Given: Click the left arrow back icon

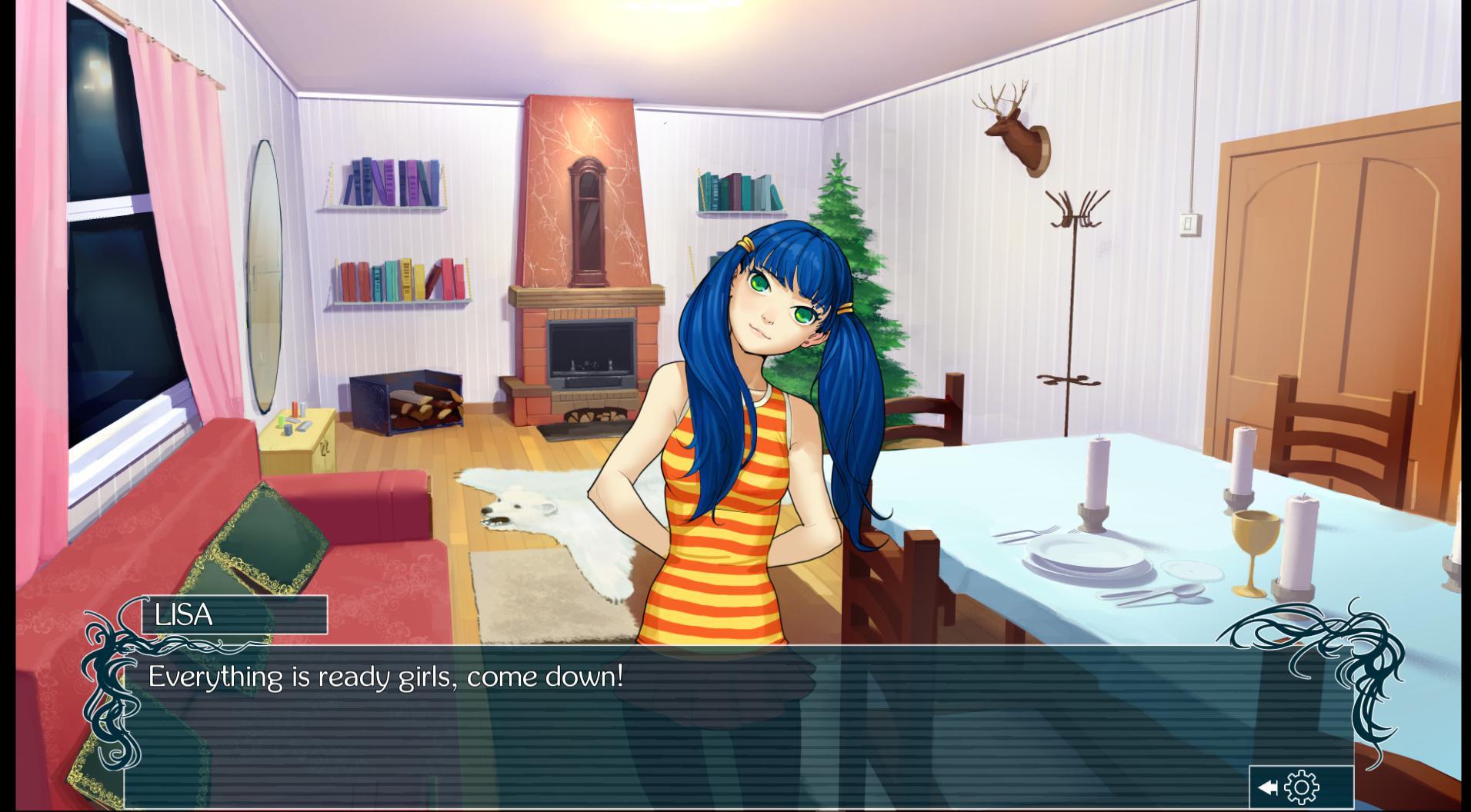Looking at the screenshot, I should point(1267,787).
